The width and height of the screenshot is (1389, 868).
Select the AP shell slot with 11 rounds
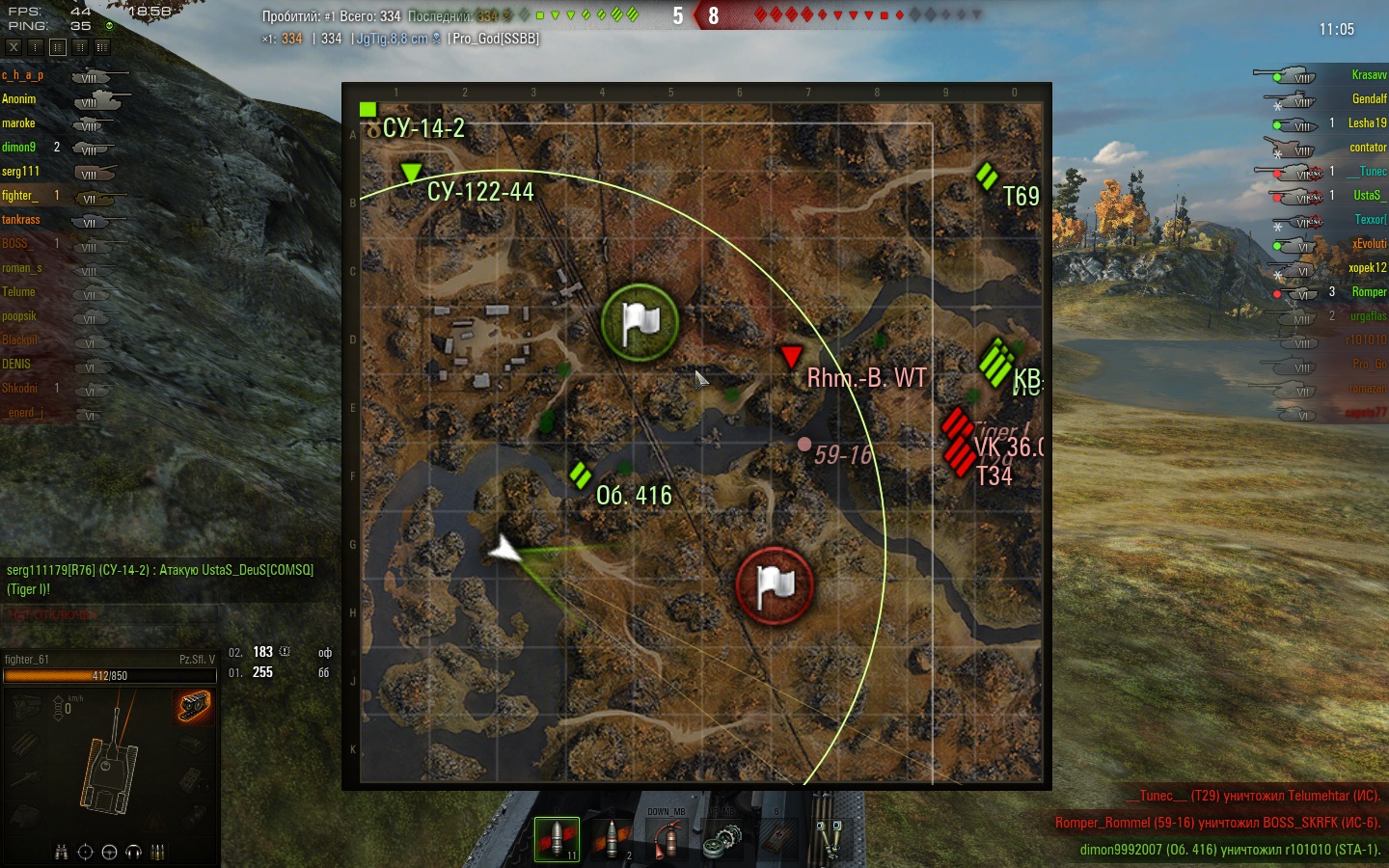(557, 839)
